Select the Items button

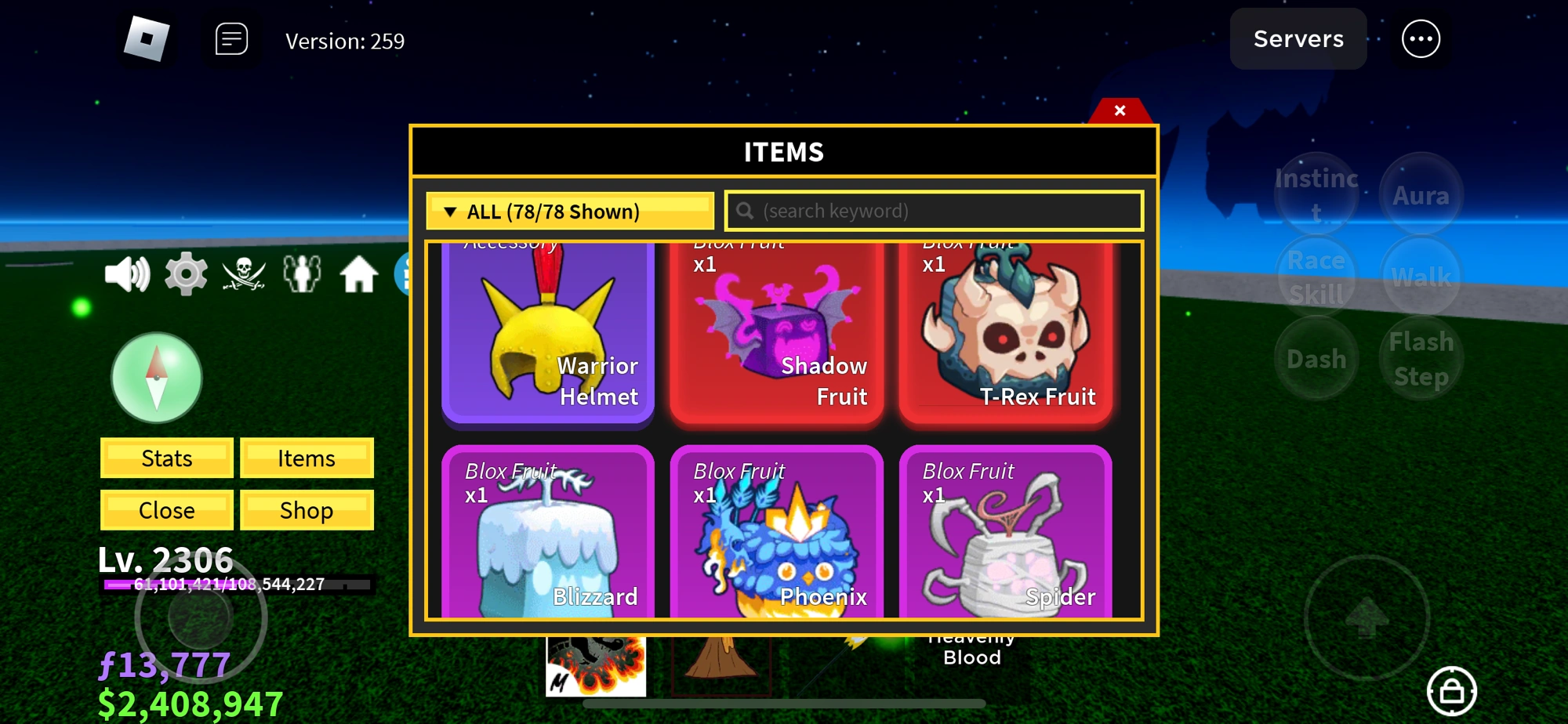pyautogui.click(x=307, y=458)
